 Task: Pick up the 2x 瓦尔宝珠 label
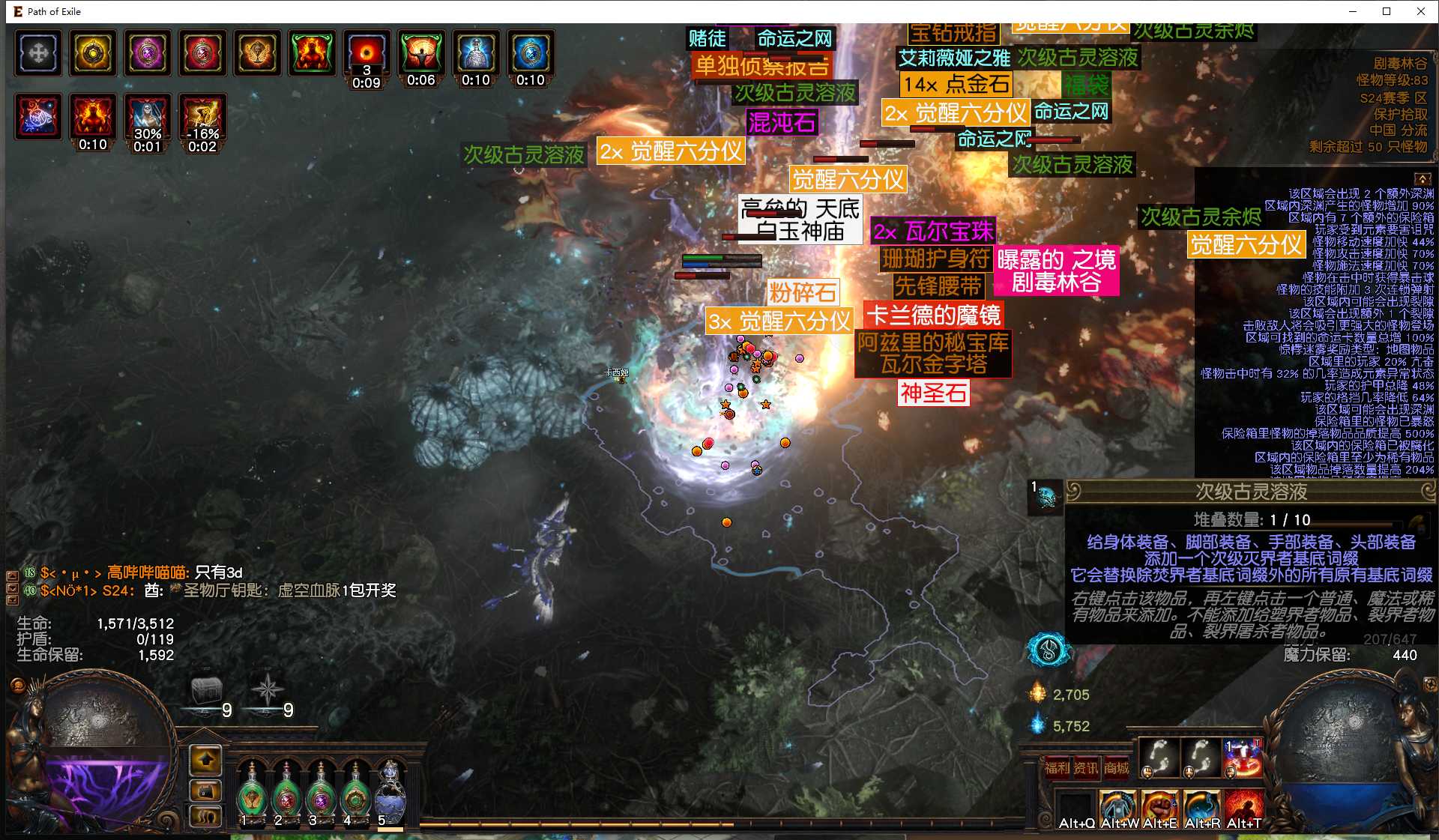(x=933, y=231)
